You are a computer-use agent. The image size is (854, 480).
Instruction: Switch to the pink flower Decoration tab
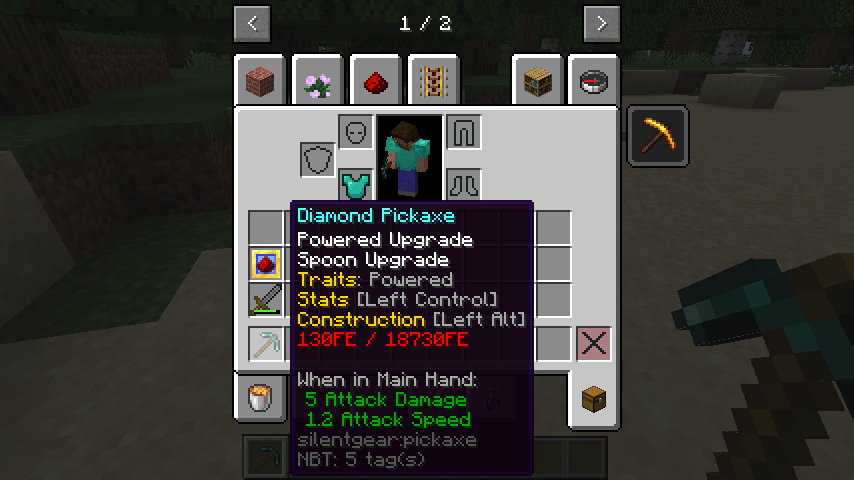click(x=320, y=82)
